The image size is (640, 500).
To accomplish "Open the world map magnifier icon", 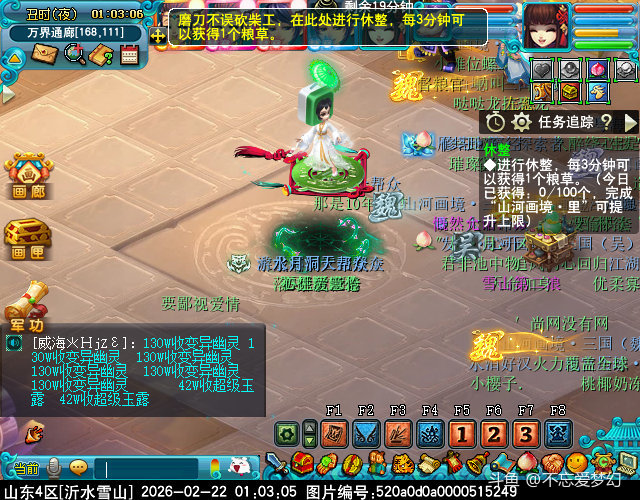I will click(x=73, y=54).
